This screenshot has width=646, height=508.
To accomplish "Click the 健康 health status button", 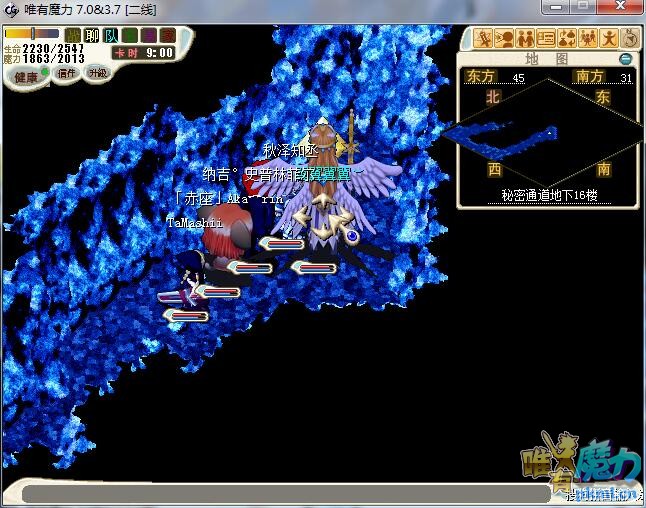I will 27,76.
